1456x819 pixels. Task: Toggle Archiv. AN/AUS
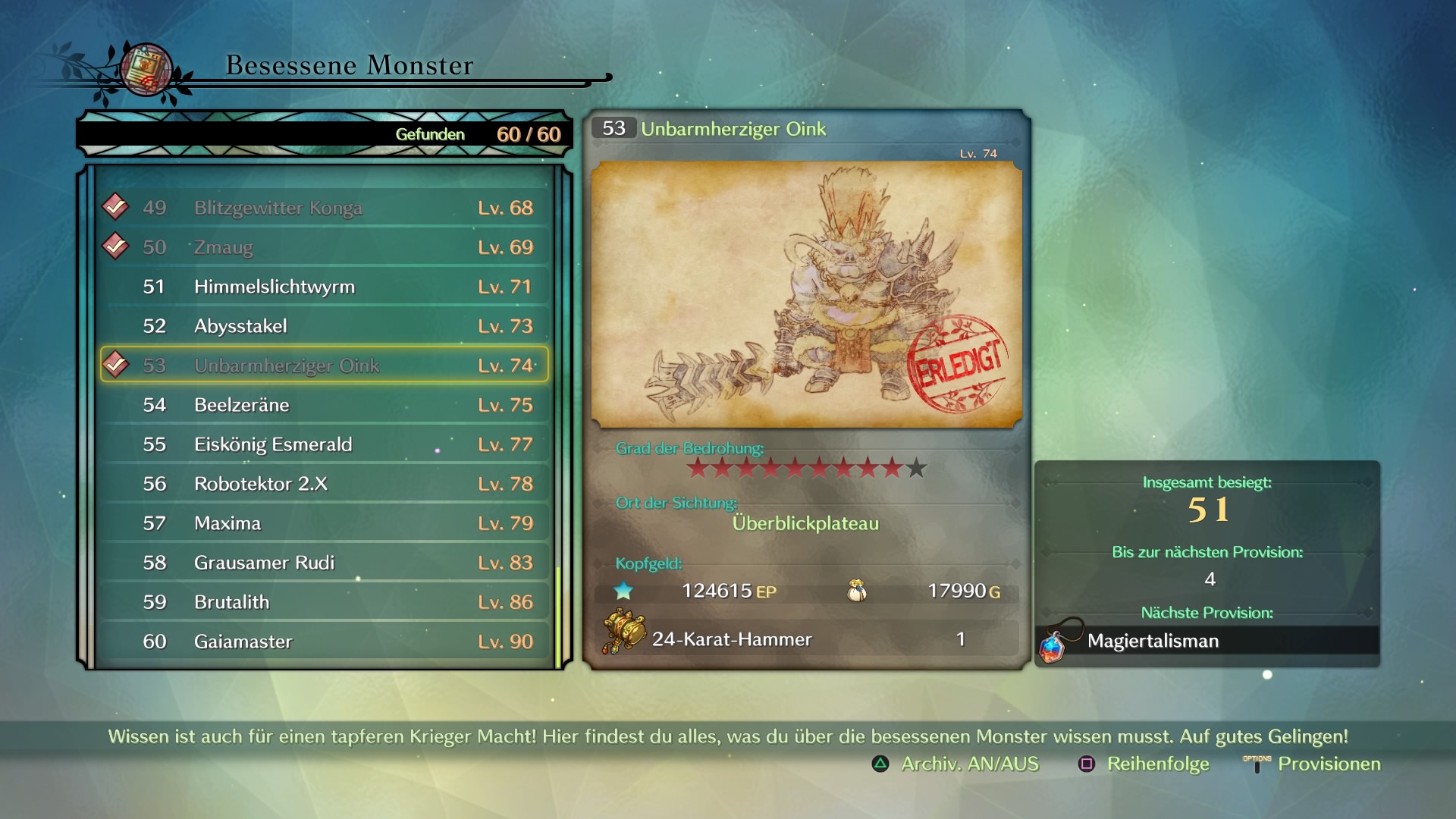pyautogui.click(x=955, y=764)
